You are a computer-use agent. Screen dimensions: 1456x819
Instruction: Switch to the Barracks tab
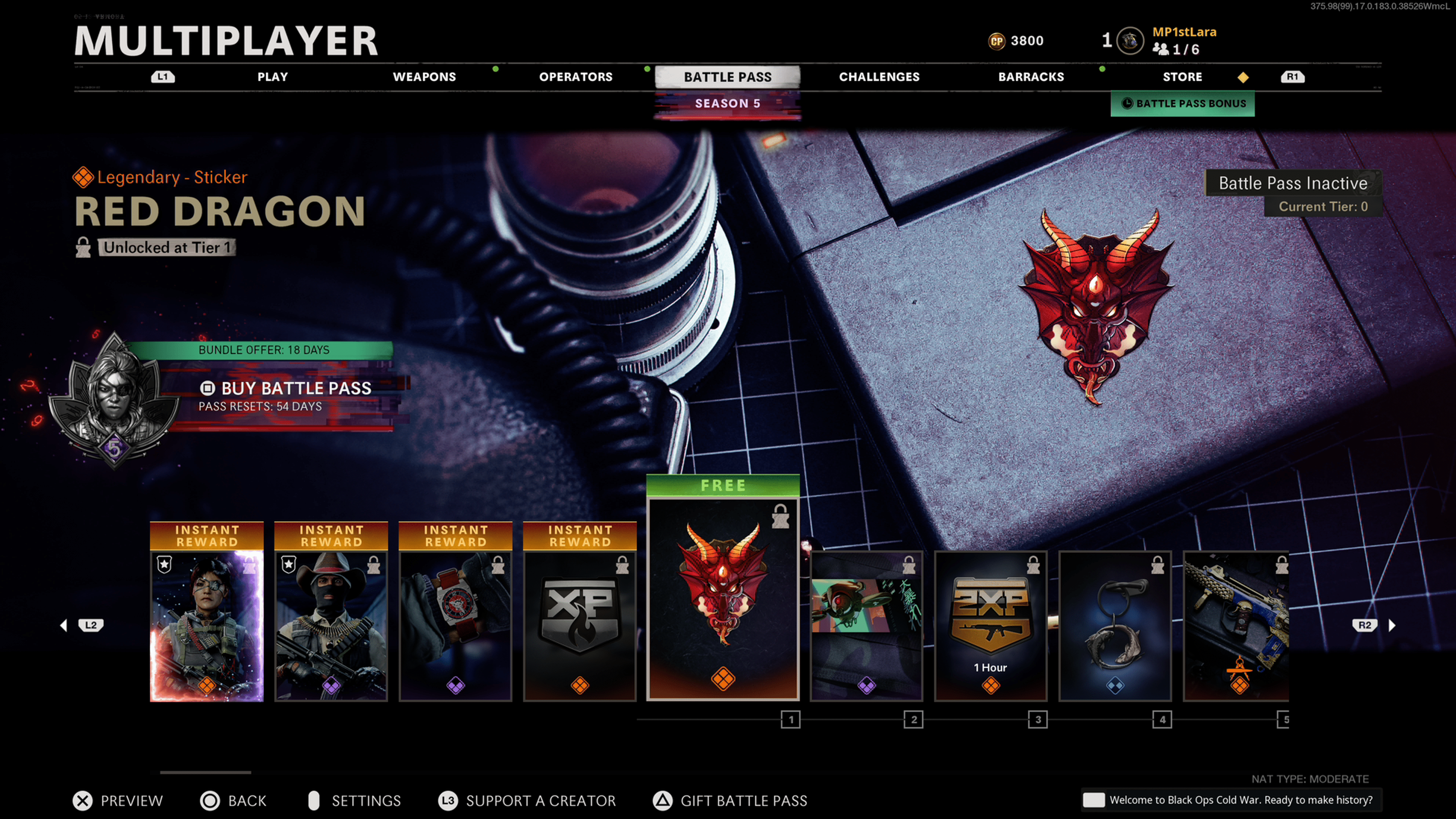coord(1031,77)
